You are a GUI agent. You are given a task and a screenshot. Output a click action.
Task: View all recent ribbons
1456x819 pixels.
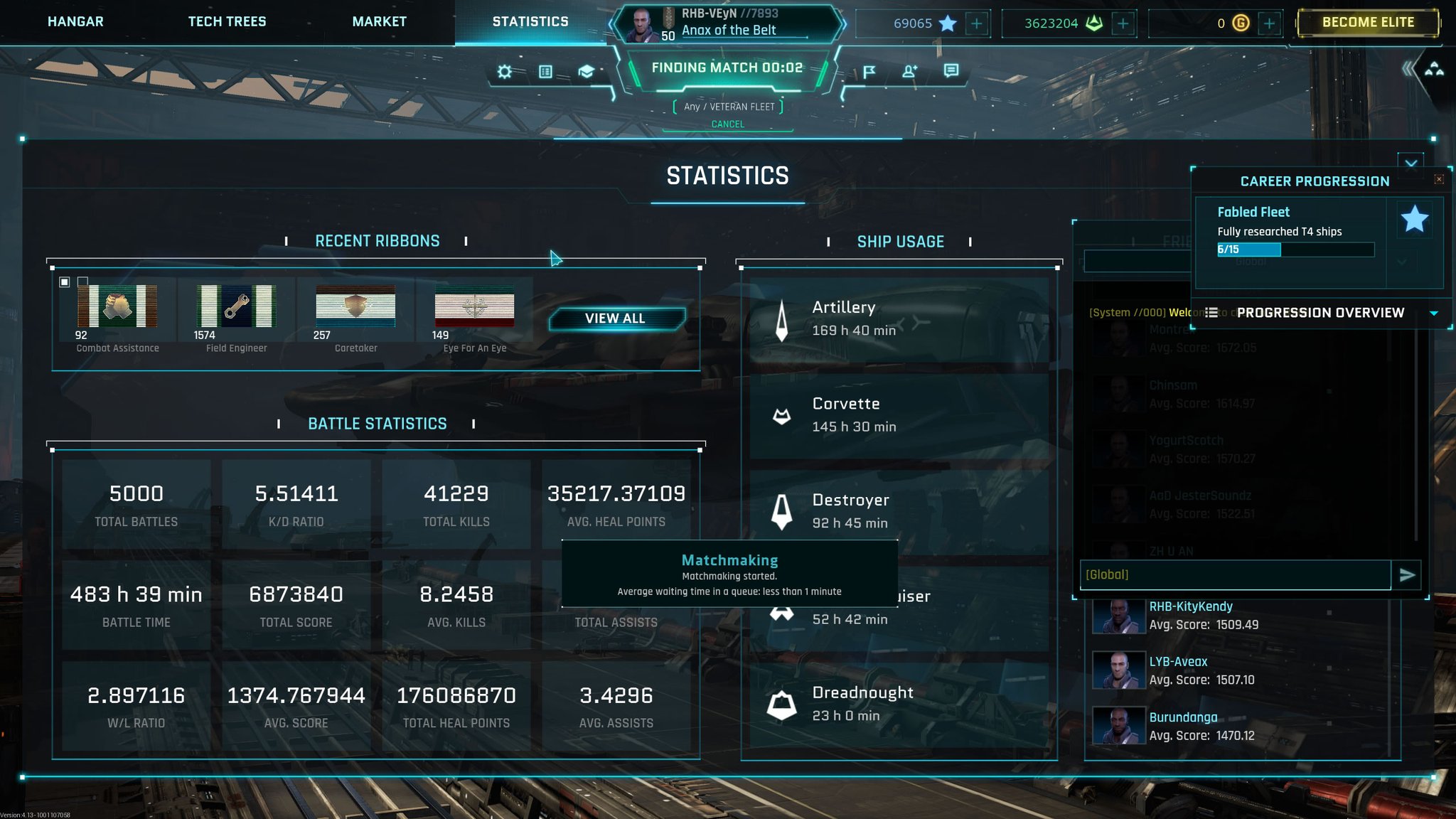(x=616, y=318)
